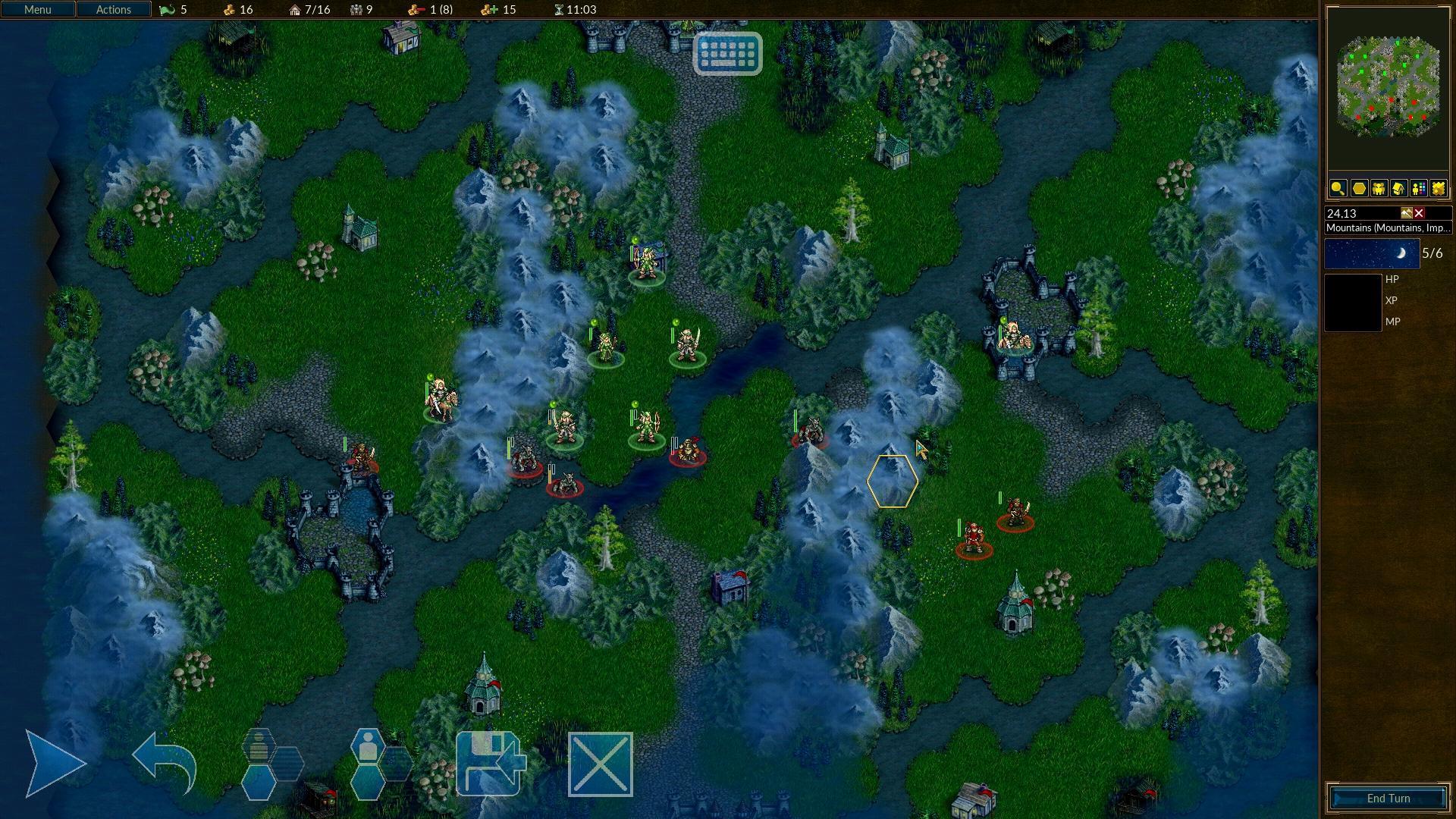The width and height of the screenshot is (1456, 819).
Task: Click the magnifier zoom icon above the minimap
Action: [x=1338, y=188]
